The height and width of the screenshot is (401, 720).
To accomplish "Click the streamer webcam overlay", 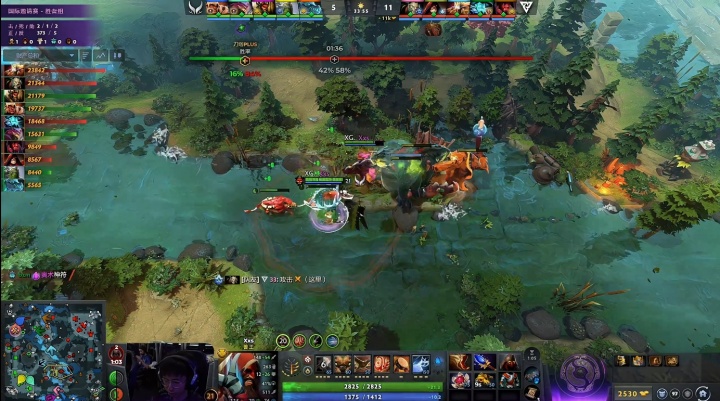I will pyautogui.click(x=170, y=371).
